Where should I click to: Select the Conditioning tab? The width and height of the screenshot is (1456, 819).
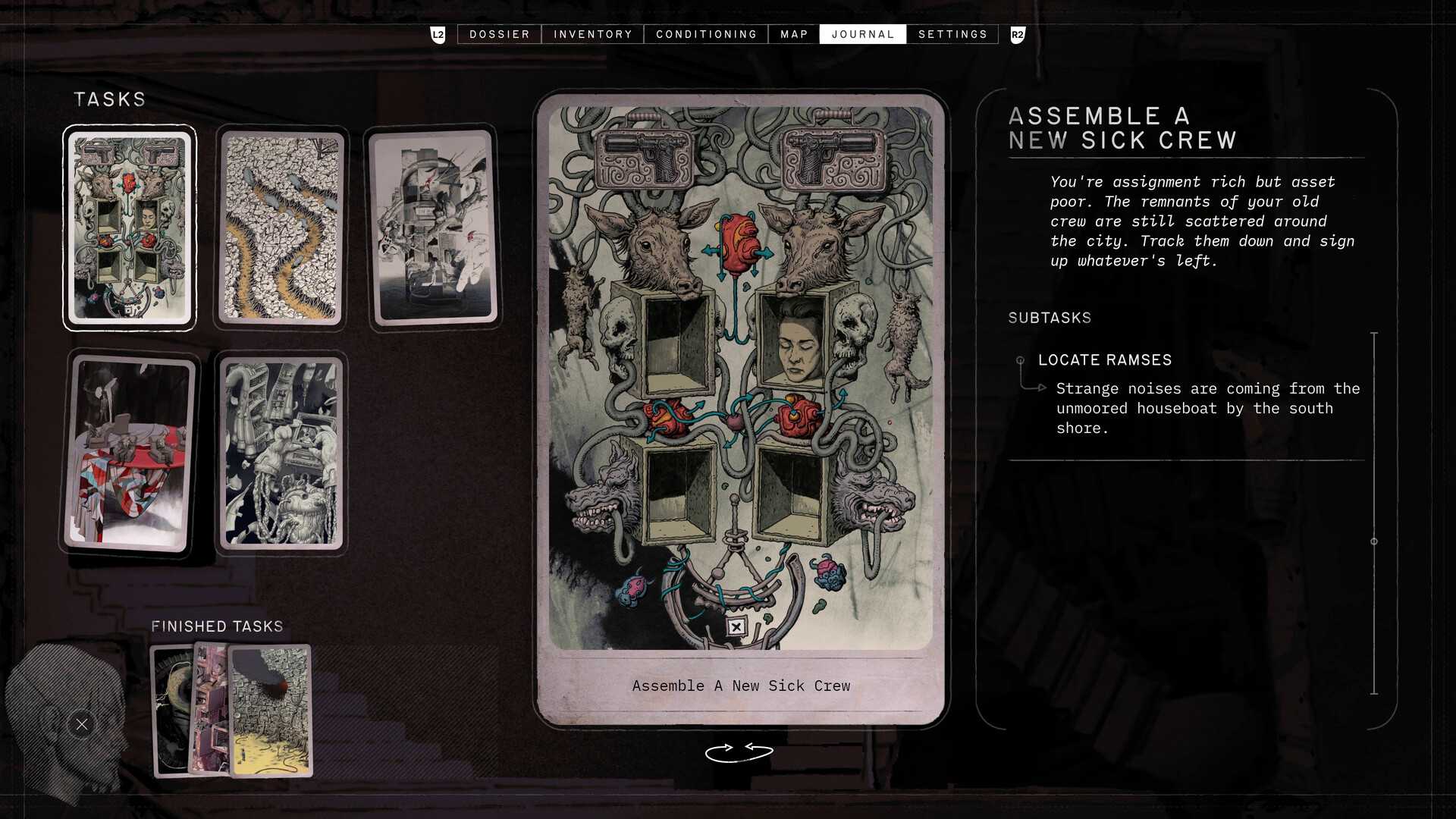click(x=706, y=33)
